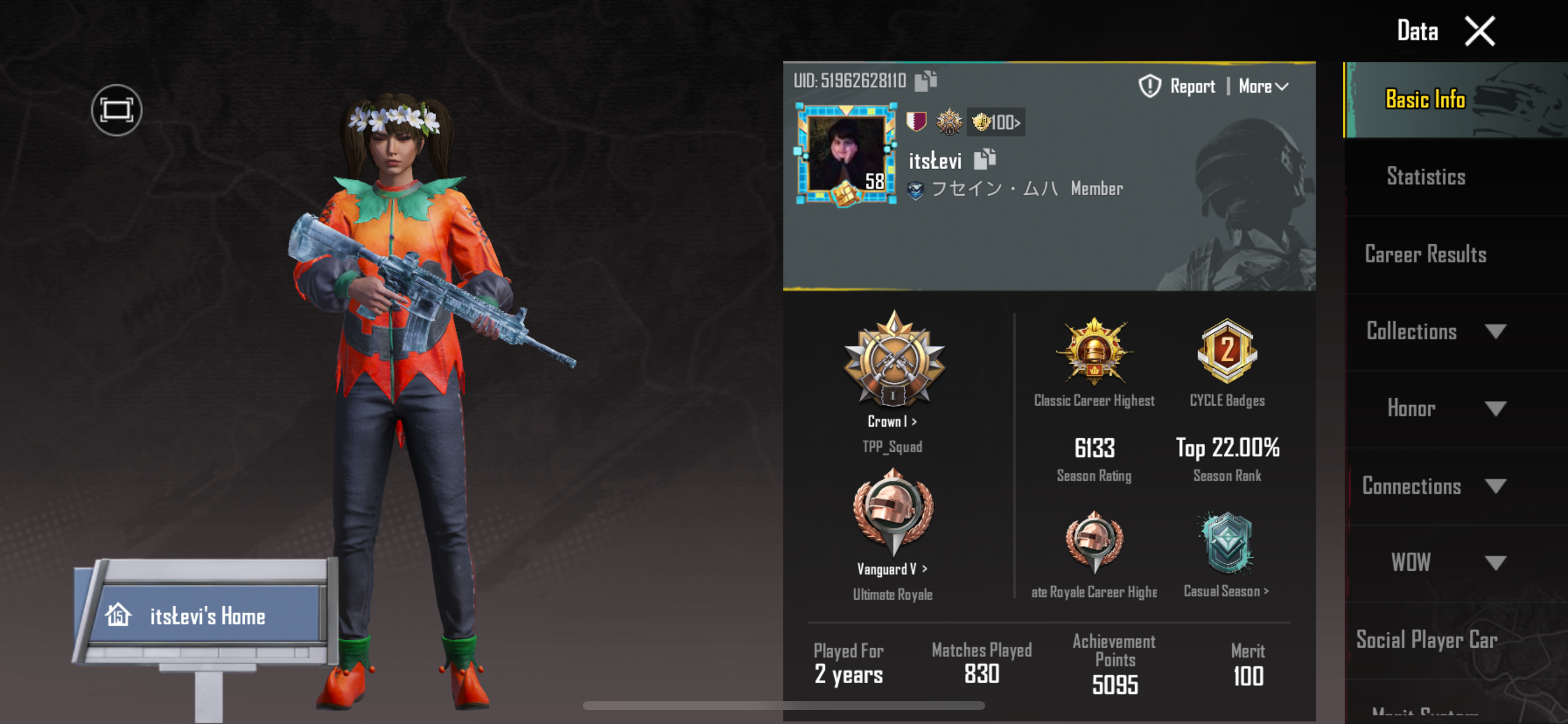Switch to the Statistics tab

coord(1426,177)
